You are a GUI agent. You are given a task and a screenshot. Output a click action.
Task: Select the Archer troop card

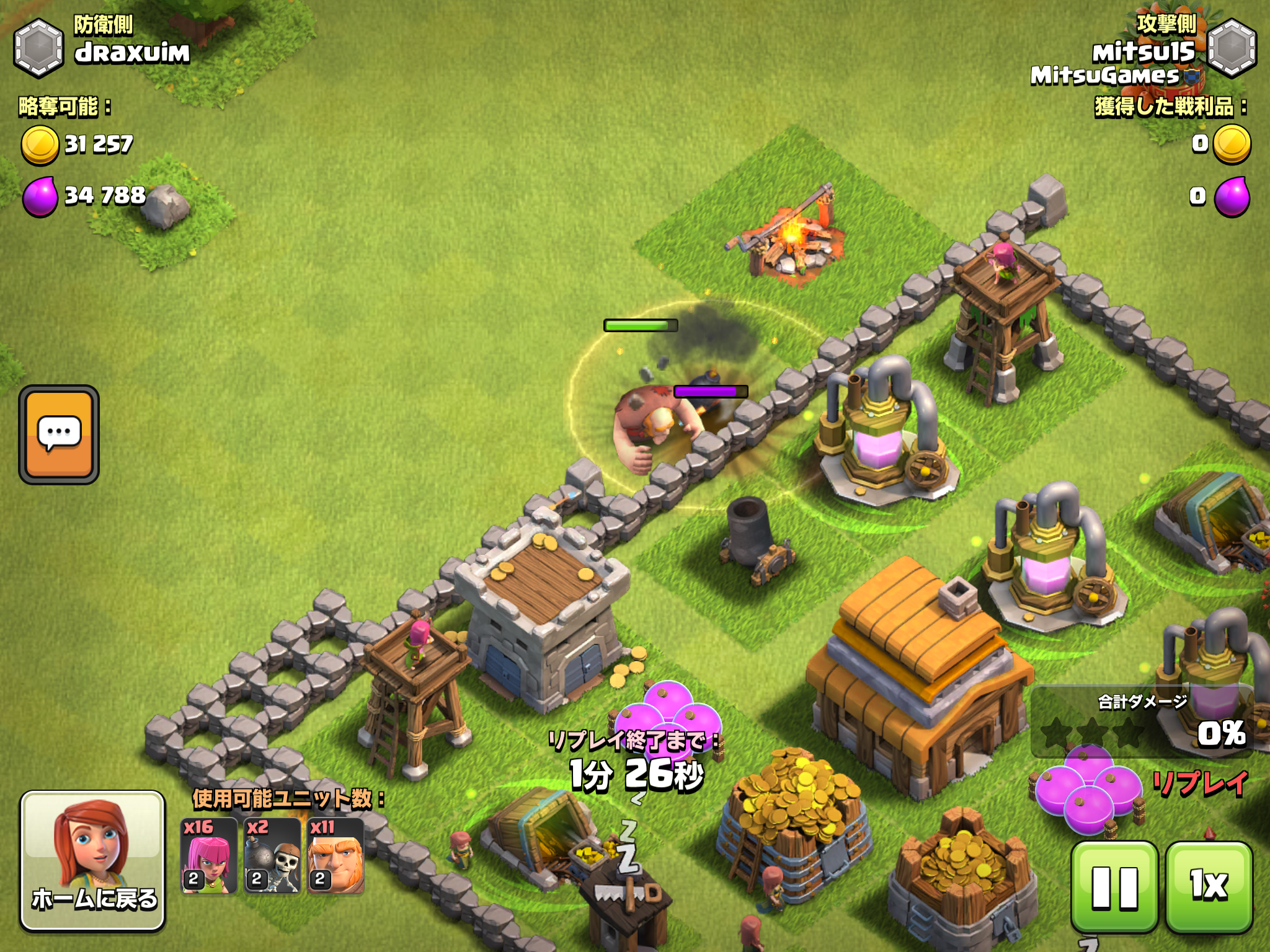(209, 855)
